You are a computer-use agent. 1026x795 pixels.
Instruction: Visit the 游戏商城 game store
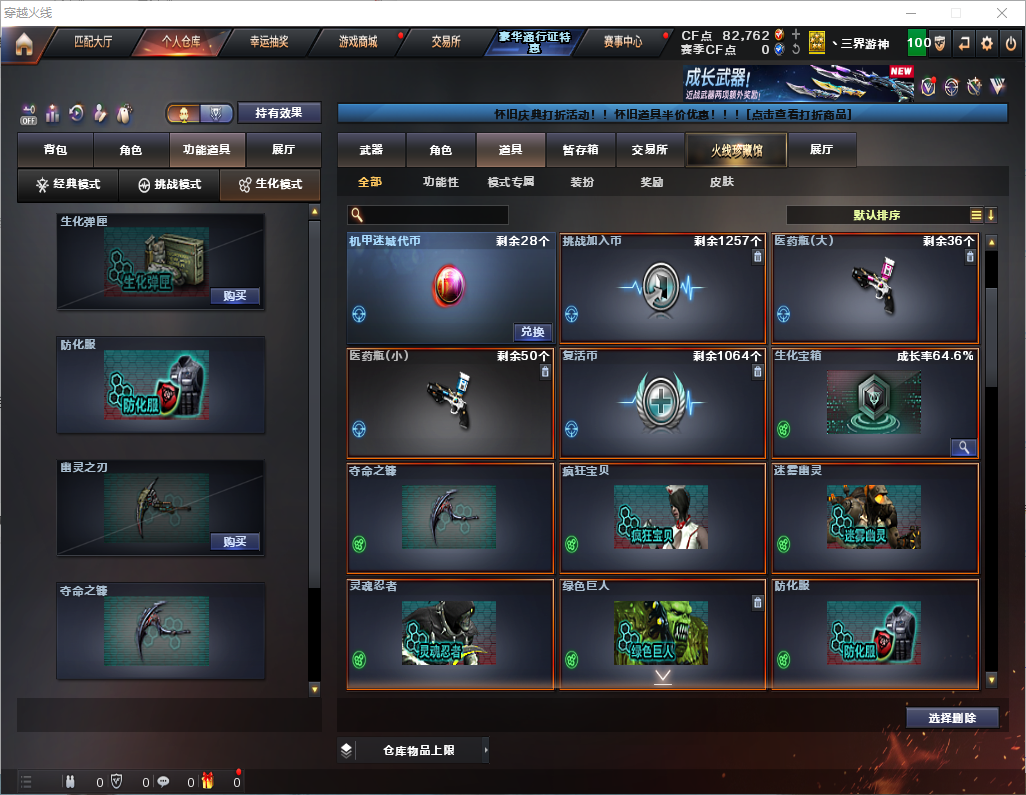tap(357, 42)
